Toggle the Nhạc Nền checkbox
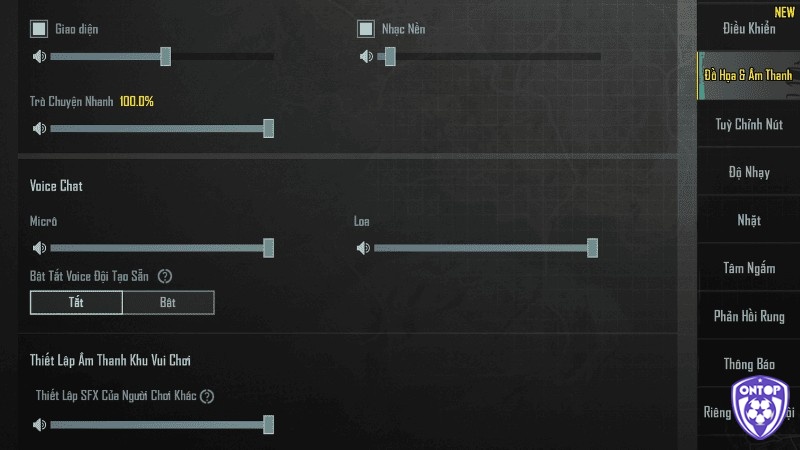 (x=366, y=29)
